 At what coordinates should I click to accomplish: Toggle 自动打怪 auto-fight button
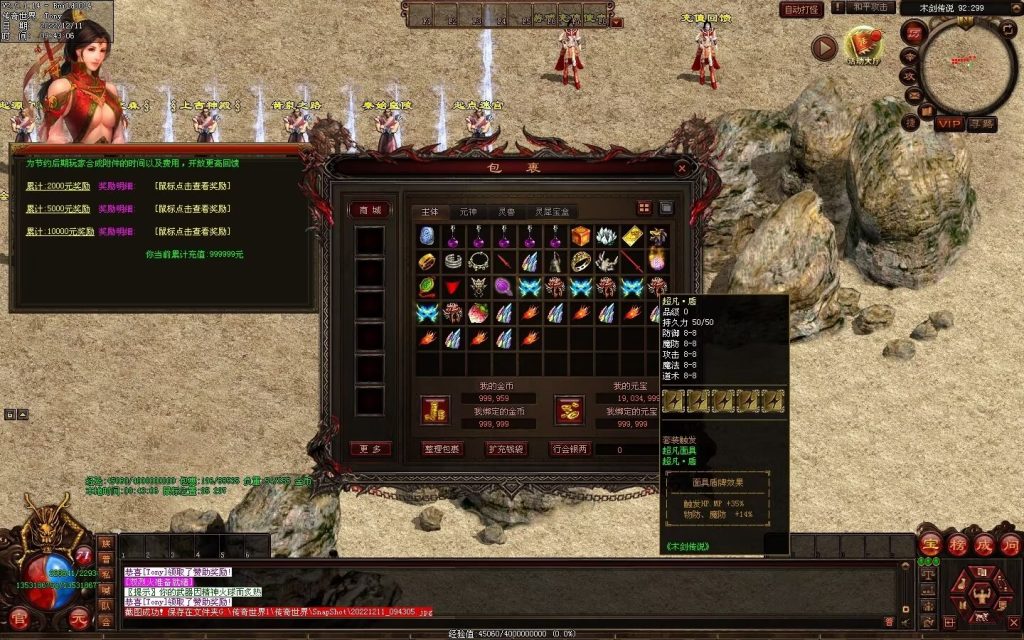(x=801, y=9)
